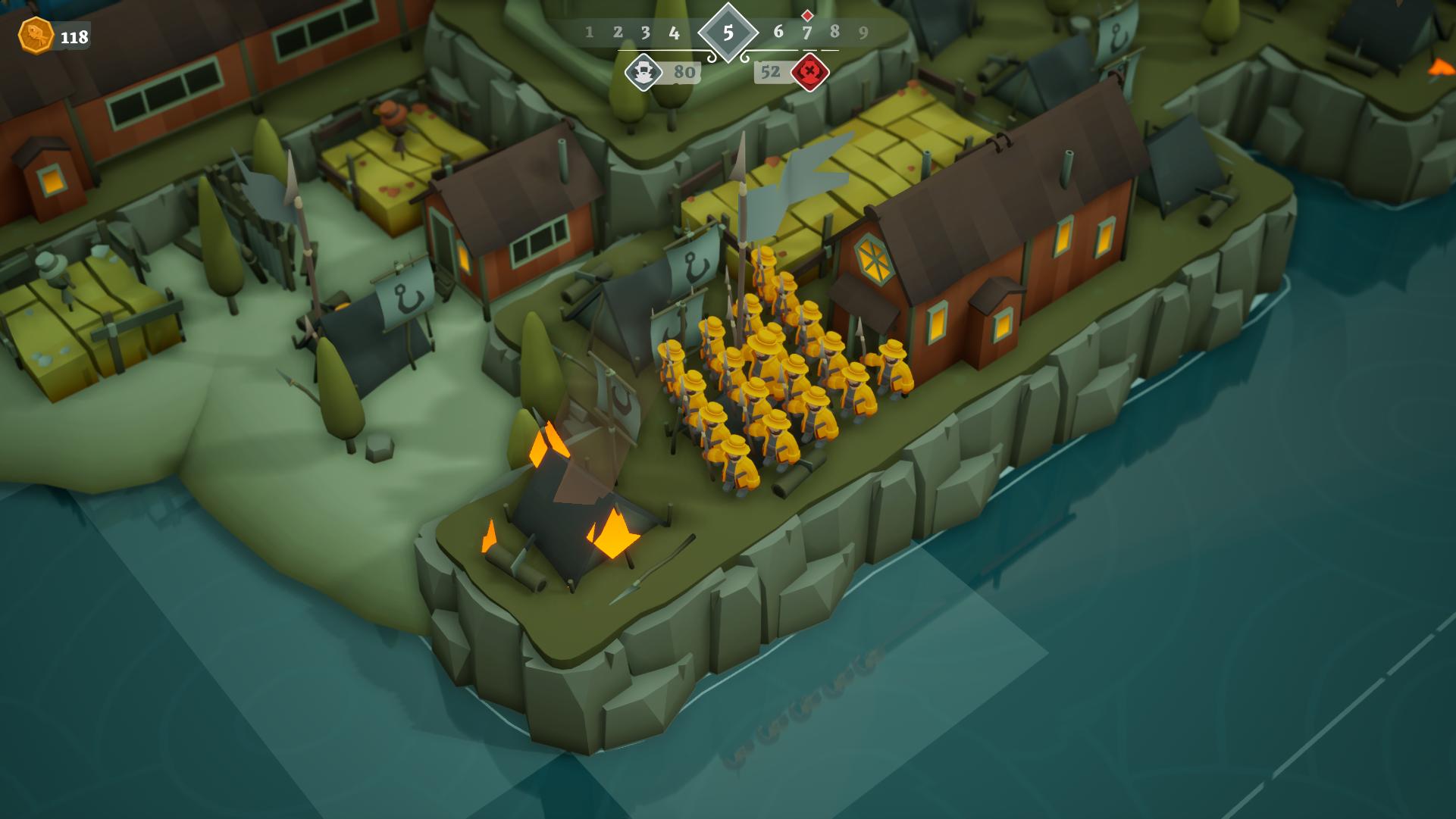Choose the final step 9 marker

click(863, 33)
